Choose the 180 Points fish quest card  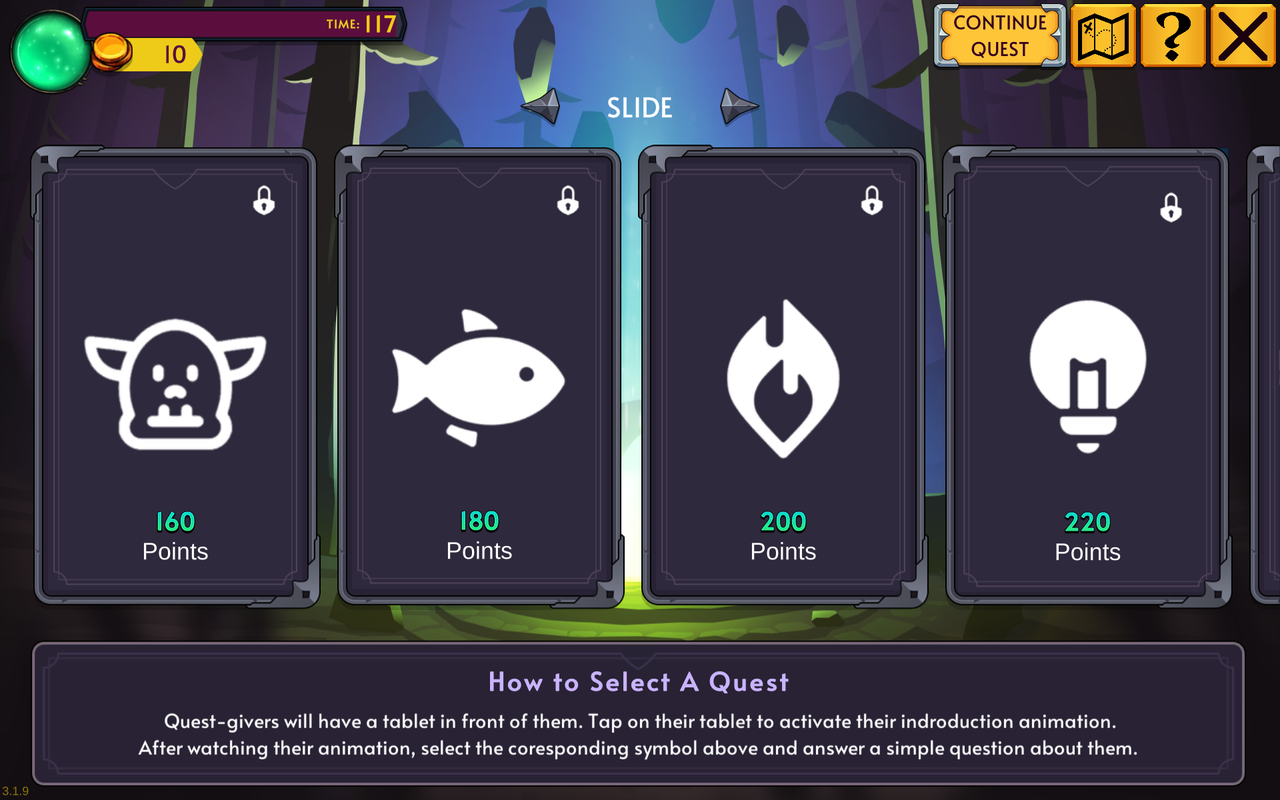point(479,378)
